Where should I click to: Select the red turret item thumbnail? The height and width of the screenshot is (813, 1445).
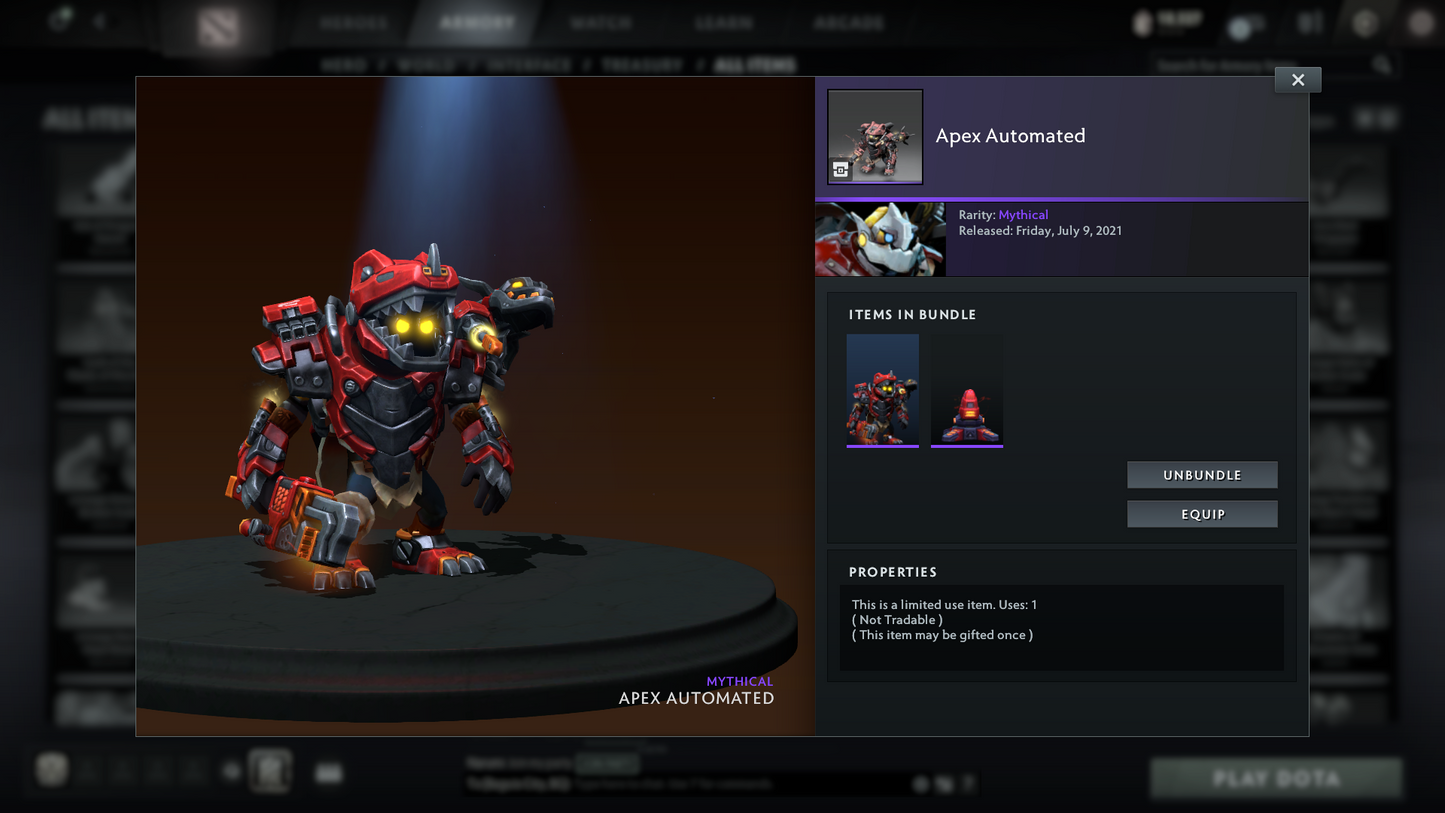click(966, 390)
